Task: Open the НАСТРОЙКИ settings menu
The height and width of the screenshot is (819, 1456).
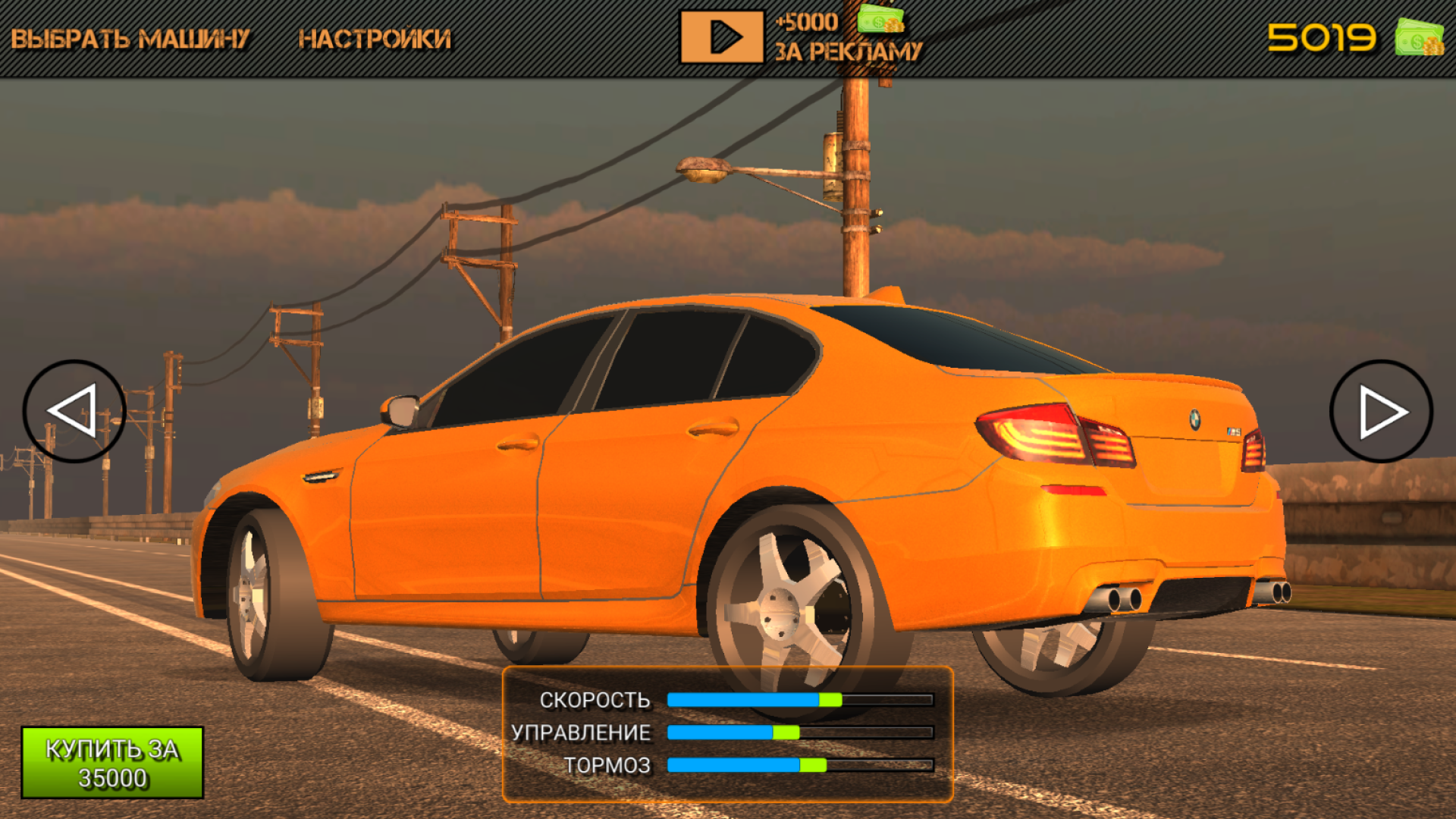Action: pyautogui.click(x=375, y=34)
